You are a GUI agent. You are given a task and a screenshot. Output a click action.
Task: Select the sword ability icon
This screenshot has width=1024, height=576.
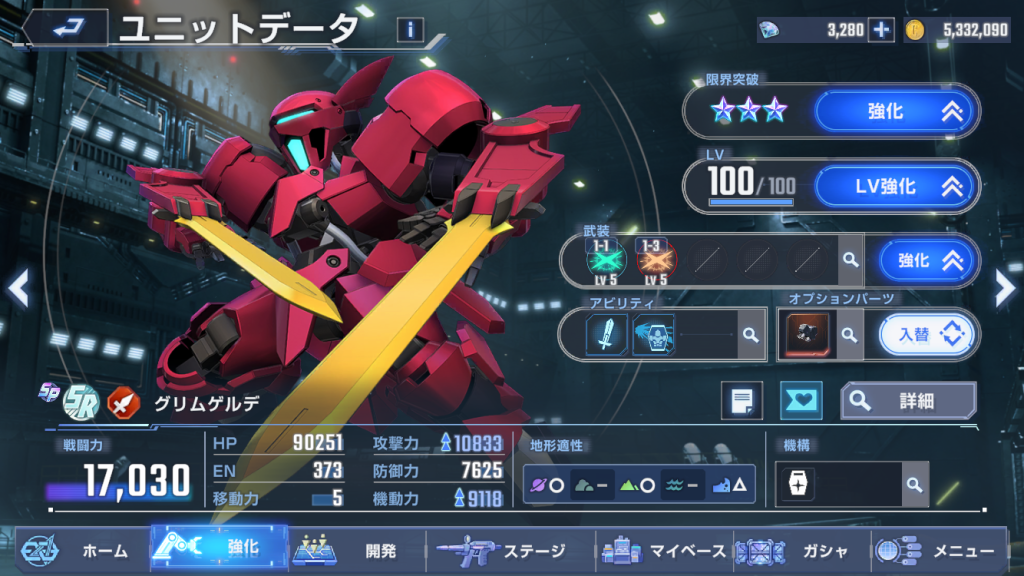606,334
